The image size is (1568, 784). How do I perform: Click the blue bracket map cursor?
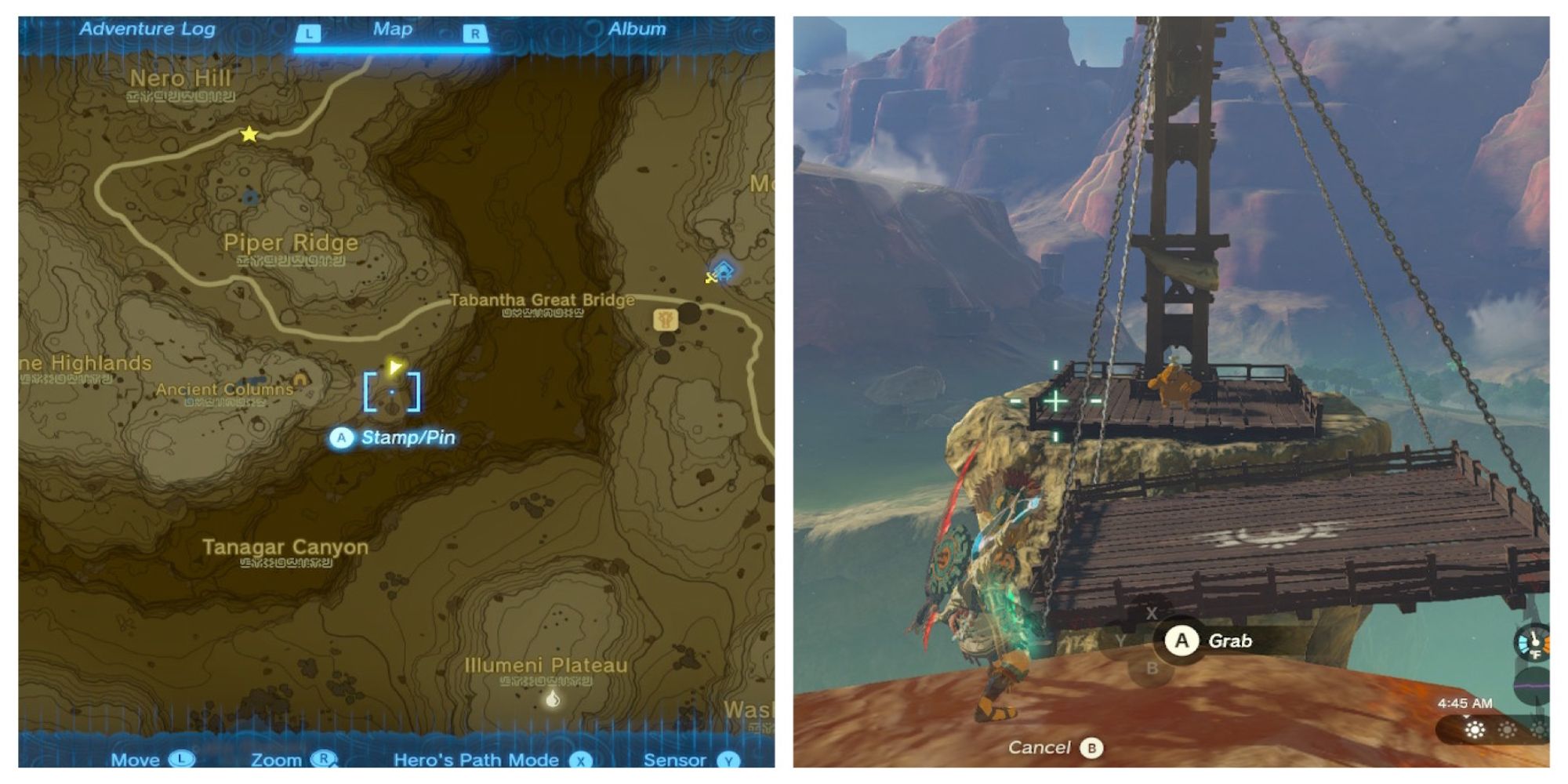point(392,392)
